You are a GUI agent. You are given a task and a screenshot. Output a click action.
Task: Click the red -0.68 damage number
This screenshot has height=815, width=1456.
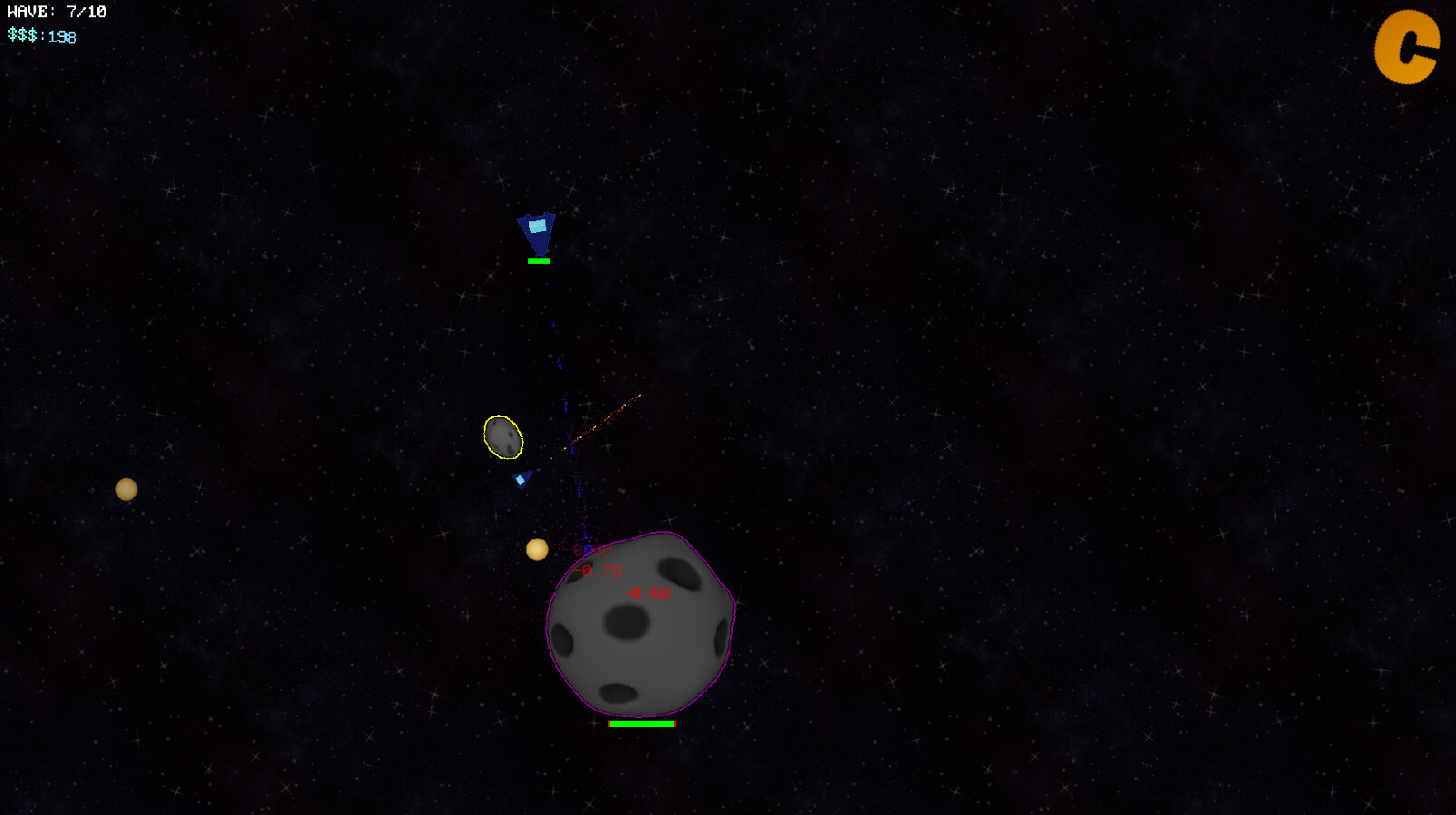click(x=645, y=592)
